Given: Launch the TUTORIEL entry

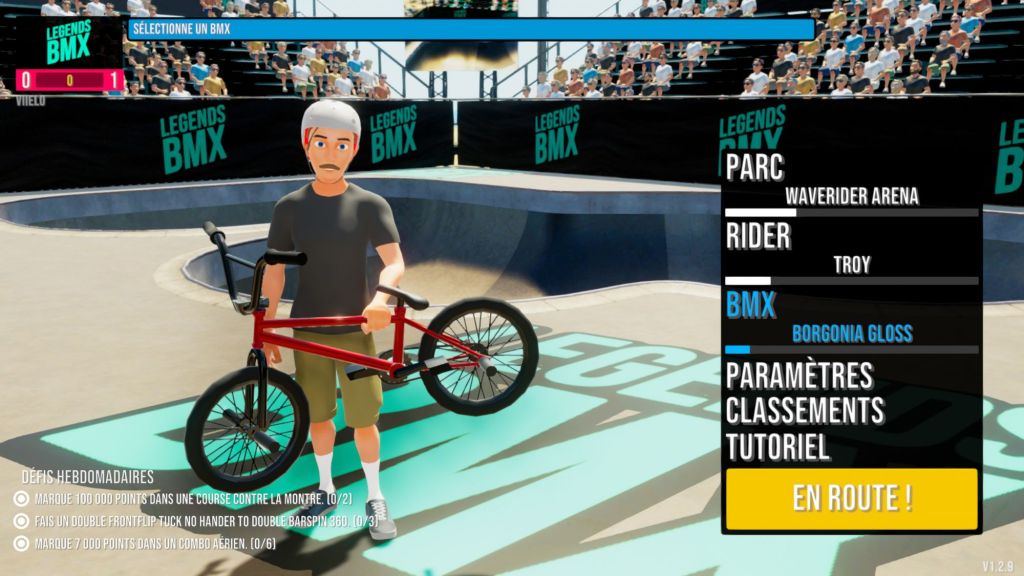Looking at the screenshot, I should coord(778,445).
